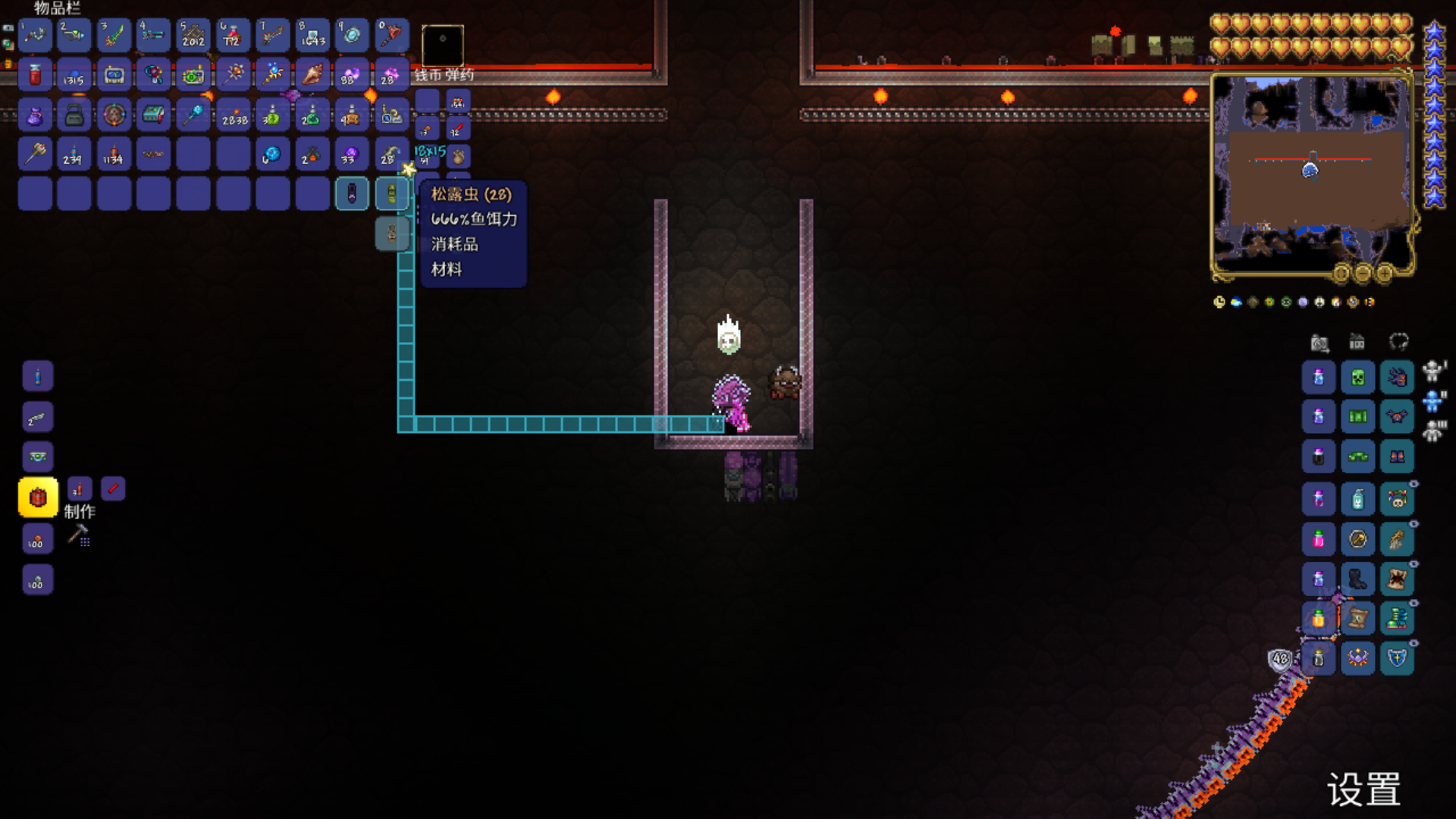Pick the magic conch shell in inventory
The width and height of the screenshot is (1456, 819).
[x=312, y=74]
